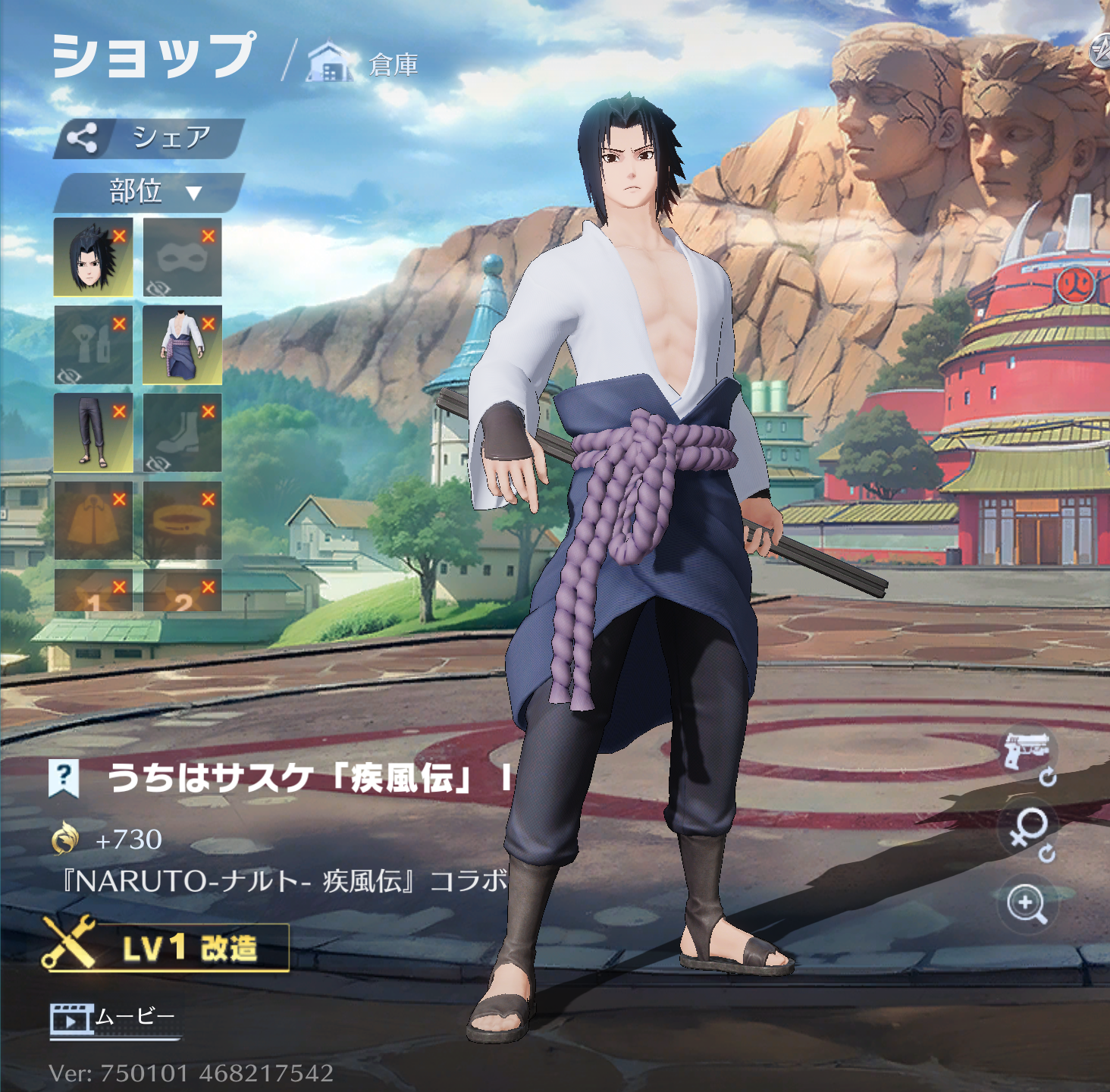Screen dimensions: 1110x1092
Task: Choose the empty cape slot
Action: [x=92, y=520]
